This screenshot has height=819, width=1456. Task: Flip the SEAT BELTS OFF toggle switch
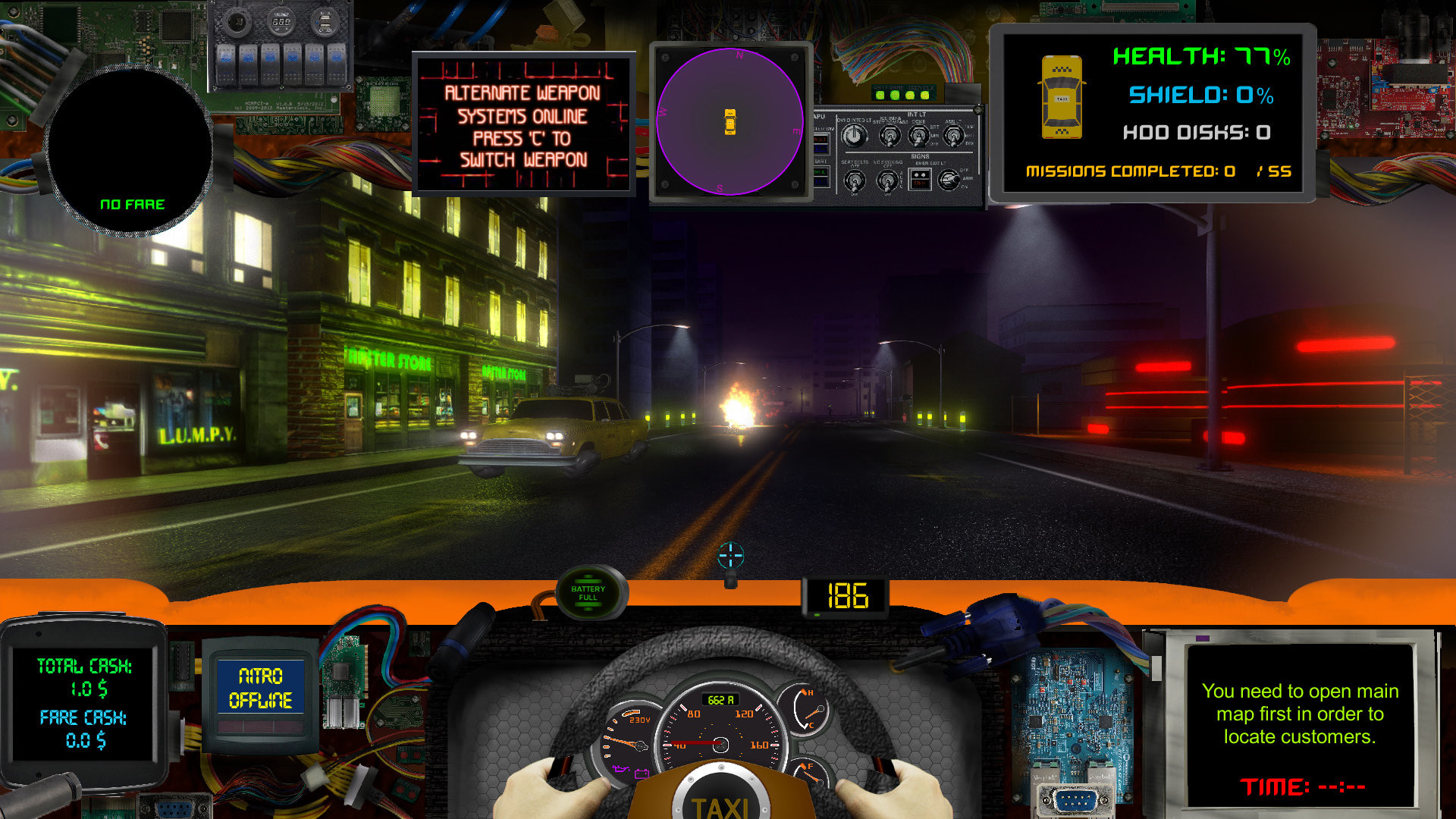pos(855,179)
